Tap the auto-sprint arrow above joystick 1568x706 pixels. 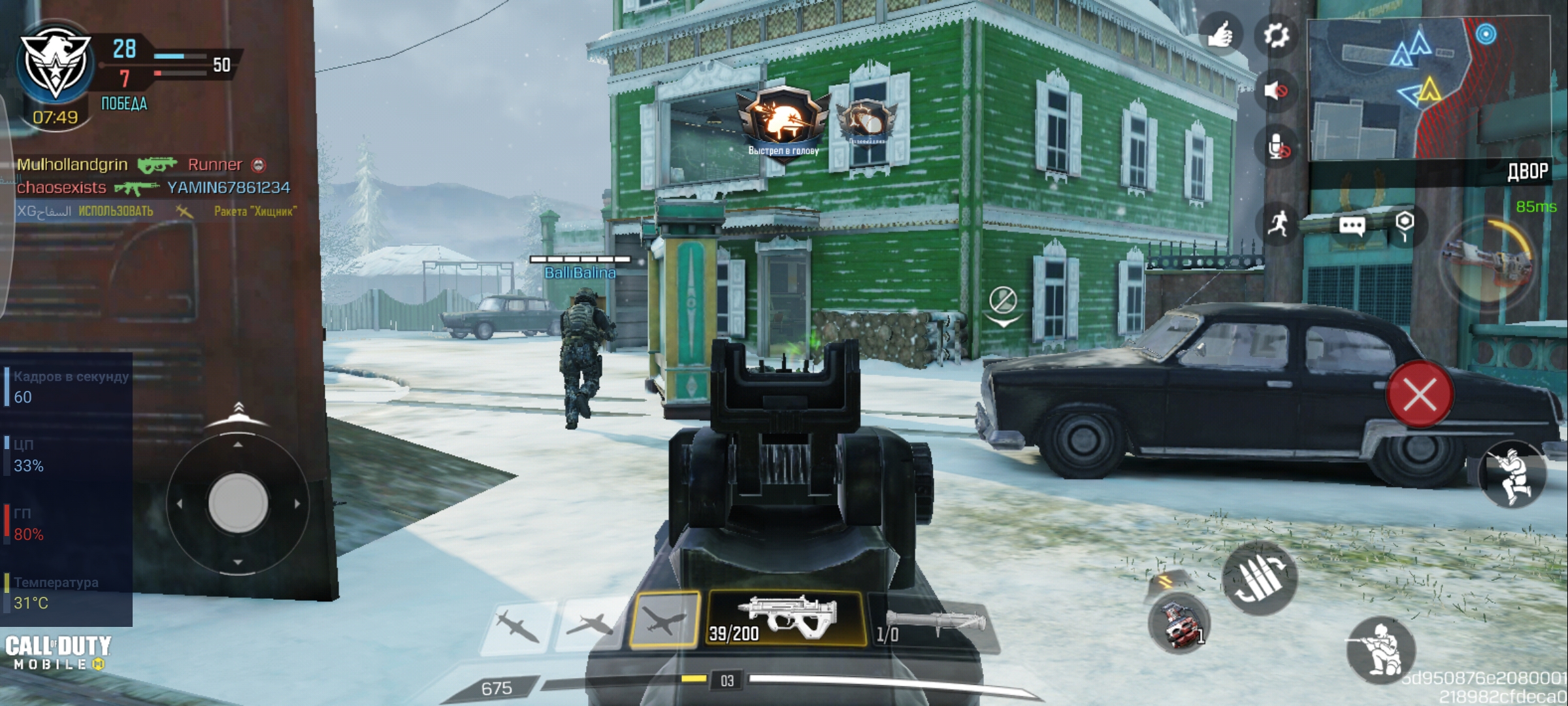coord(238,411)
